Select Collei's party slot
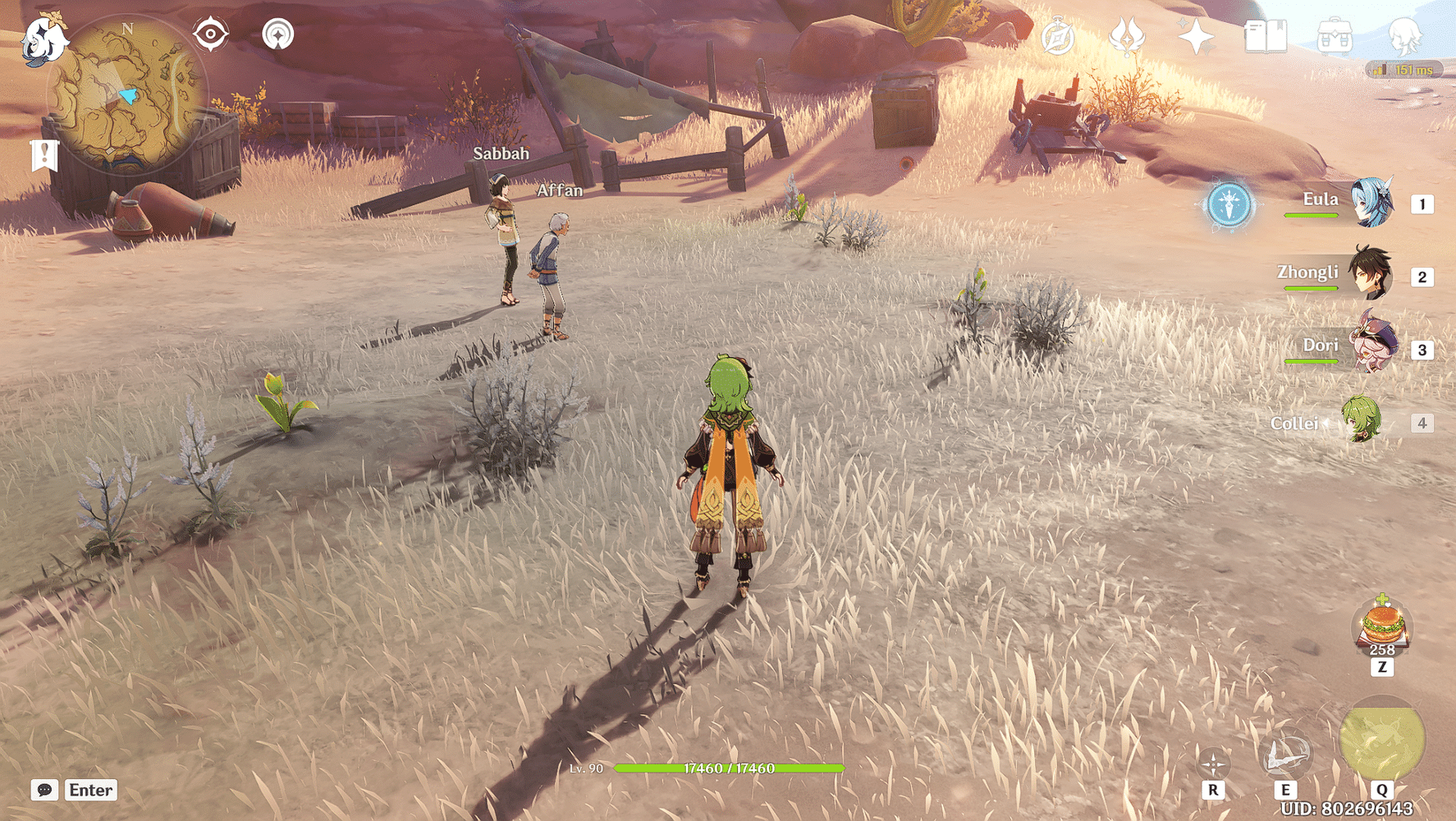 1362,421
